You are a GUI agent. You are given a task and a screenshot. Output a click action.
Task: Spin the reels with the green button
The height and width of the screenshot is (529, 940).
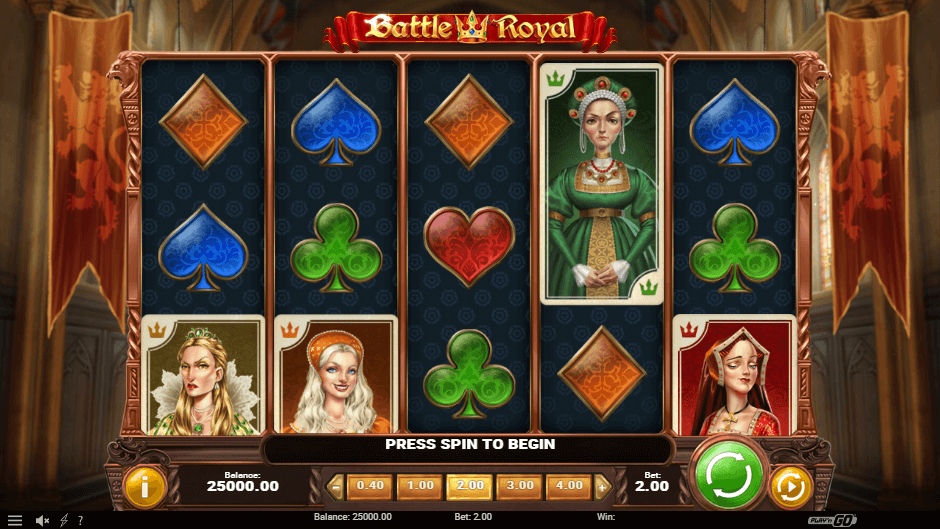(728, 474)
